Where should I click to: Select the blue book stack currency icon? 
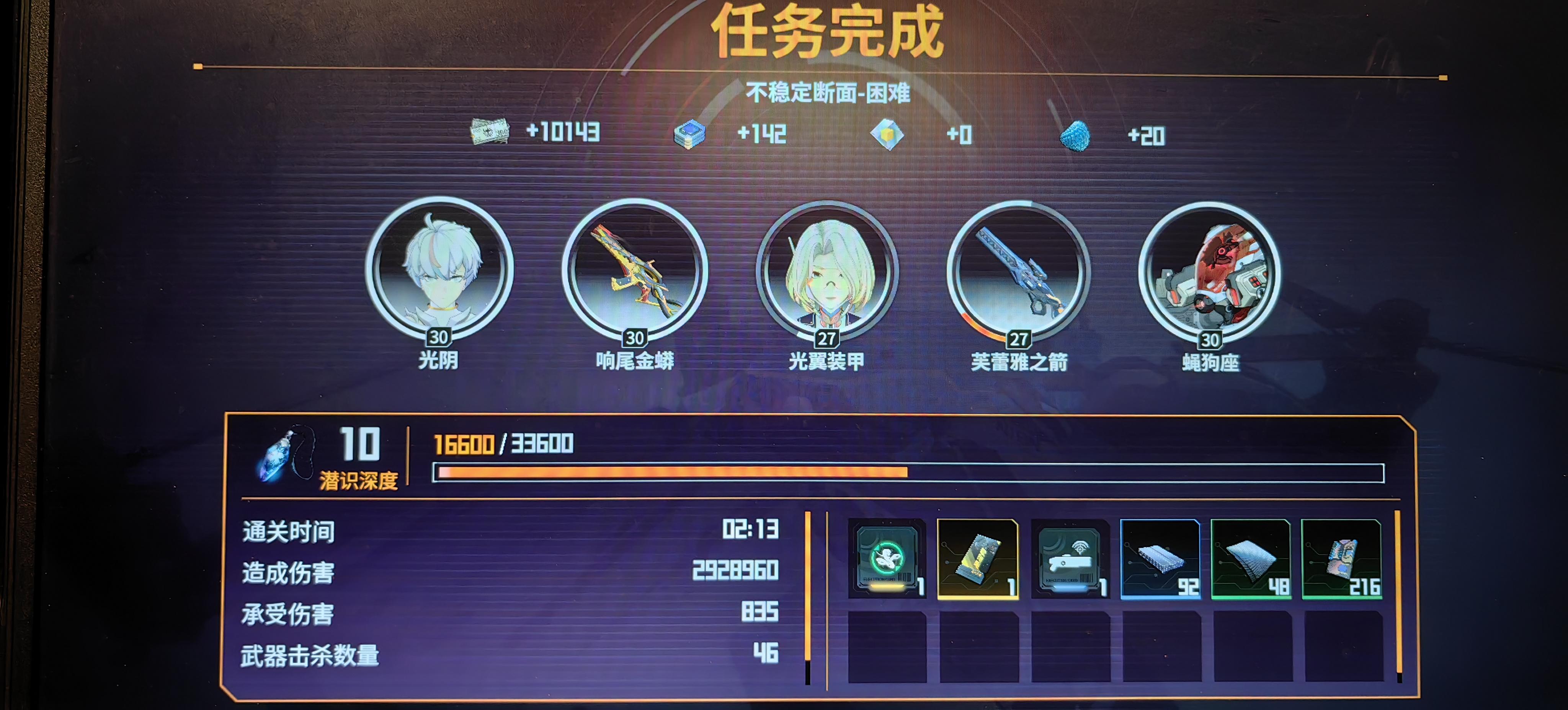point(690,134)
